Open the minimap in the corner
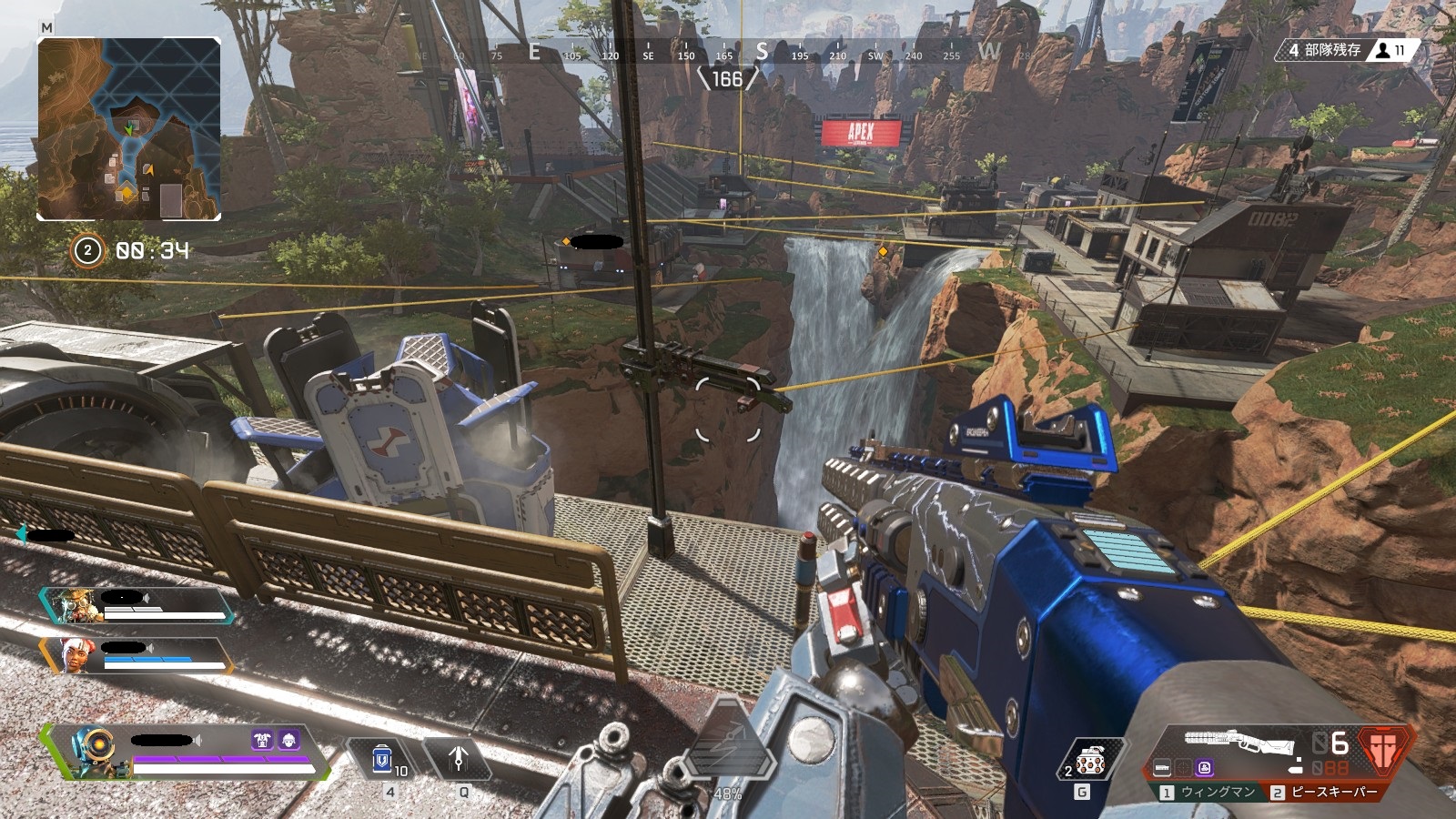The height and width of the screenshot is (819, 1456). [128, 128]
